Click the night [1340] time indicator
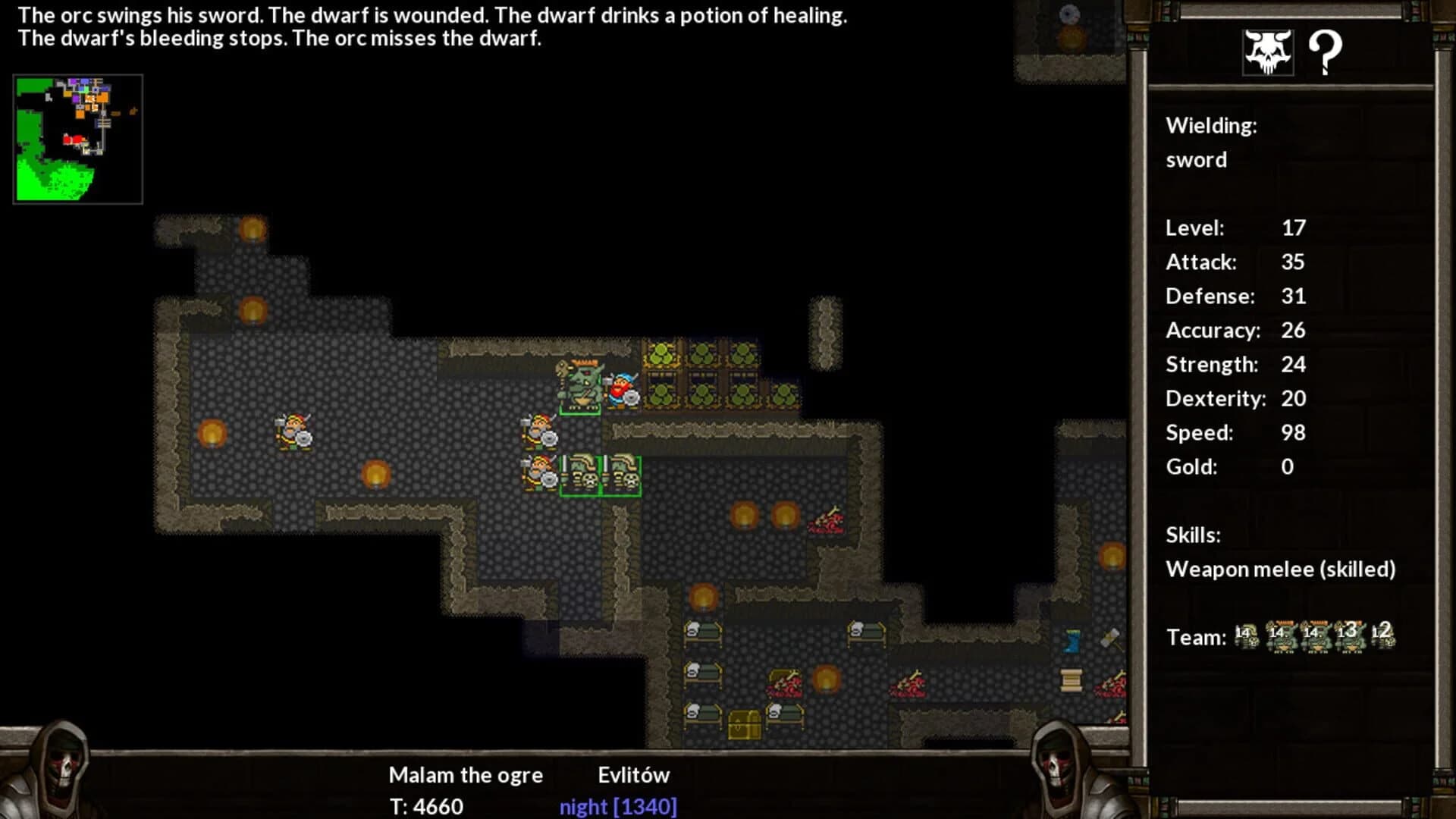 (x=618, y=807)
